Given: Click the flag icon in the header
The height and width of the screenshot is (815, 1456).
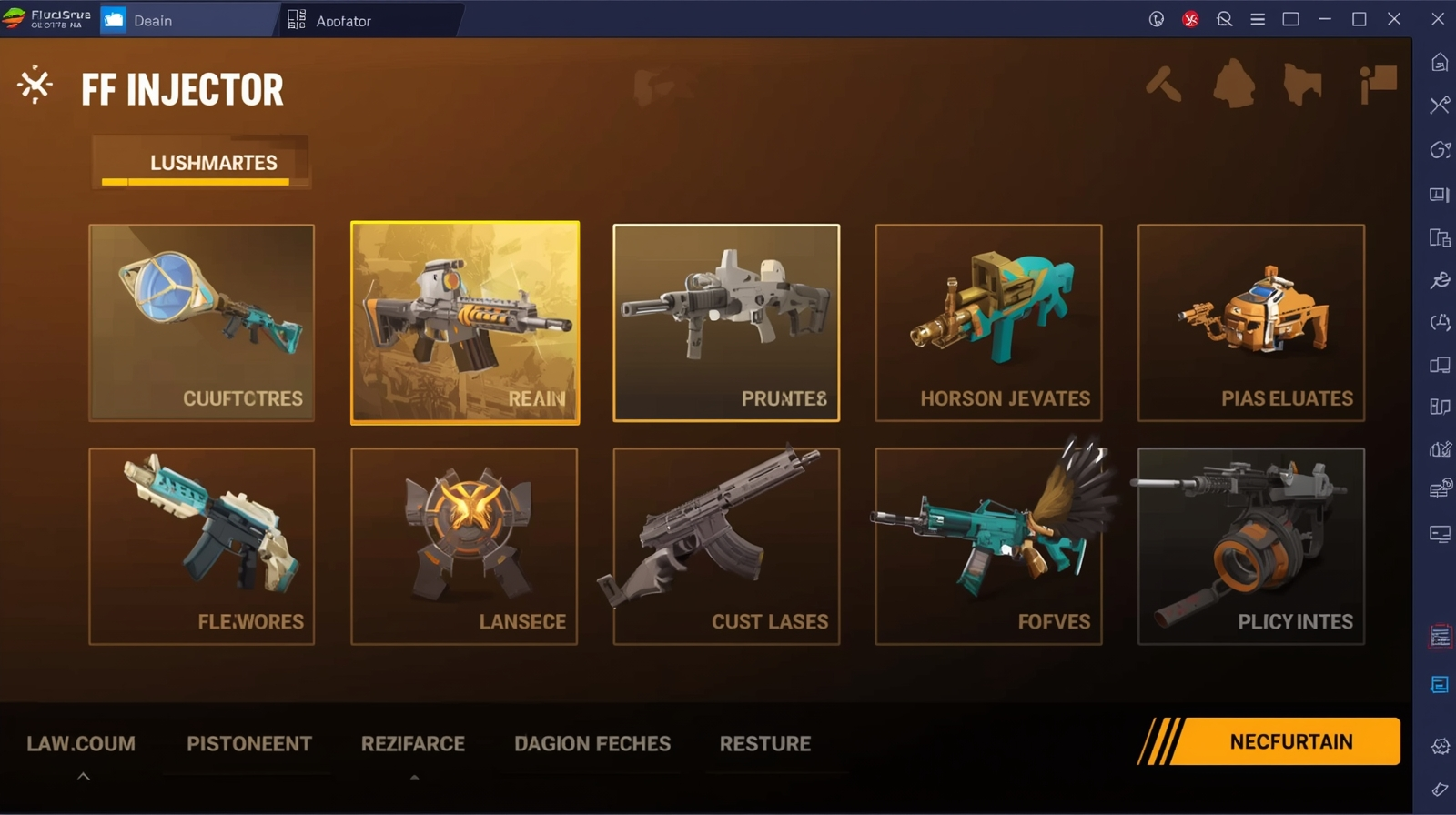Looking at the screenshot, I should 1378,85.
